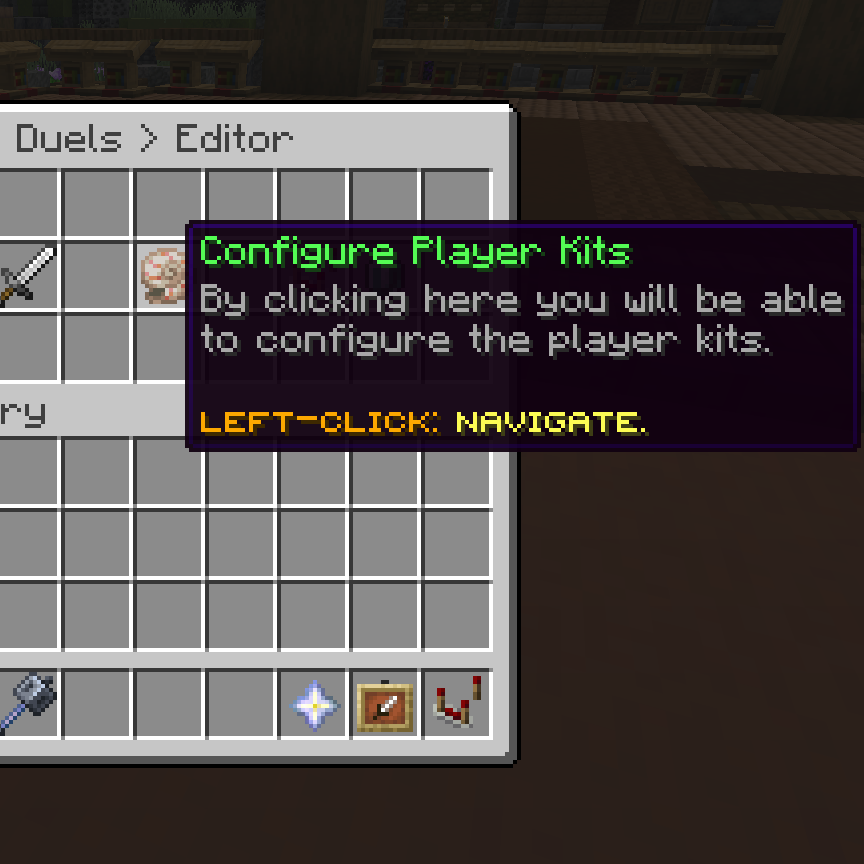Select the iron sword slot
This screenshot has width=864, height=864.
27,275
